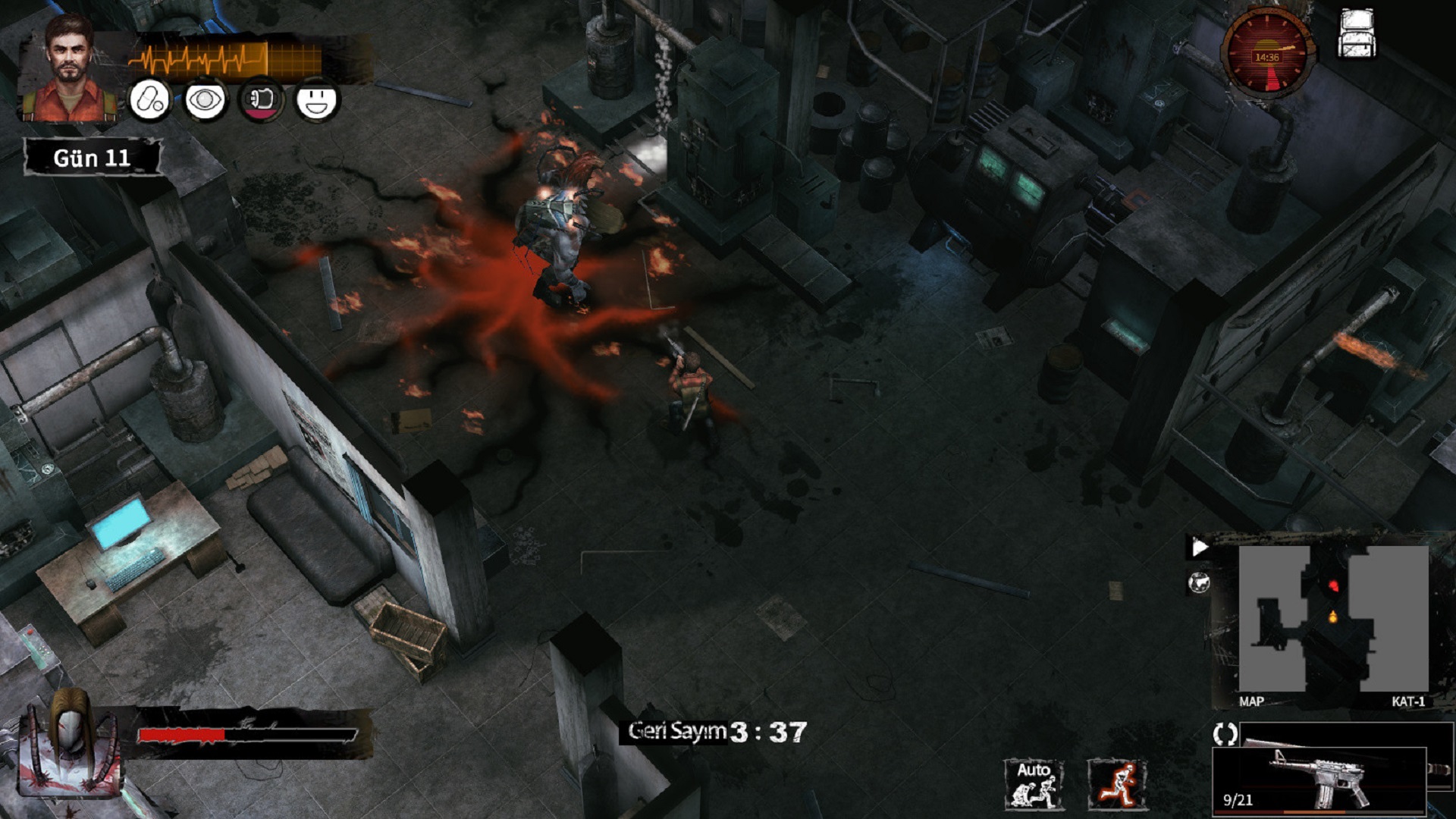Viewport: 1456px width, 819px height.
Task: Open the world map globe icon
Action: tap(1199, 583)
